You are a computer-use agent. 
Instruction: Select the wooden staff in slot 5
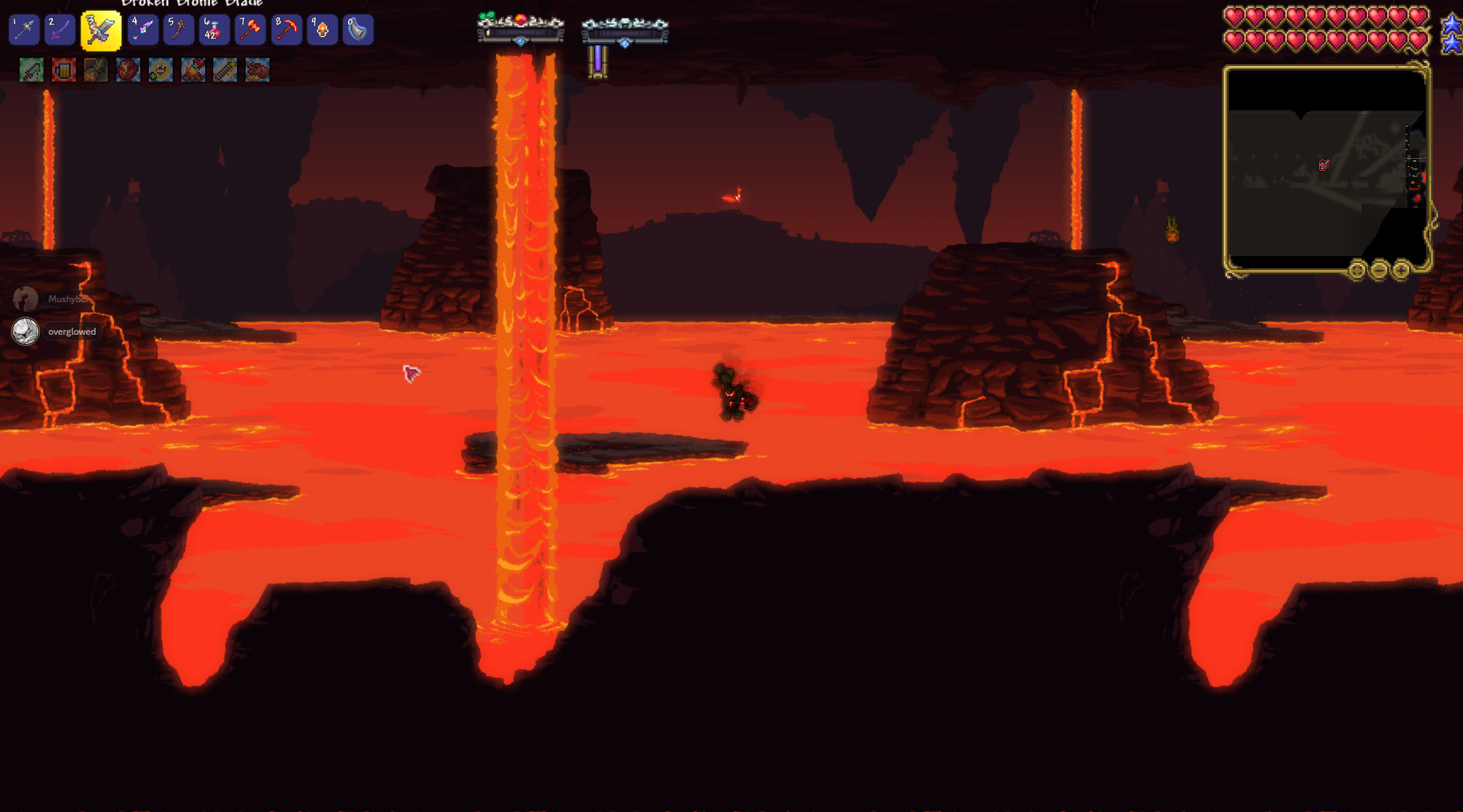coord(178,30)
